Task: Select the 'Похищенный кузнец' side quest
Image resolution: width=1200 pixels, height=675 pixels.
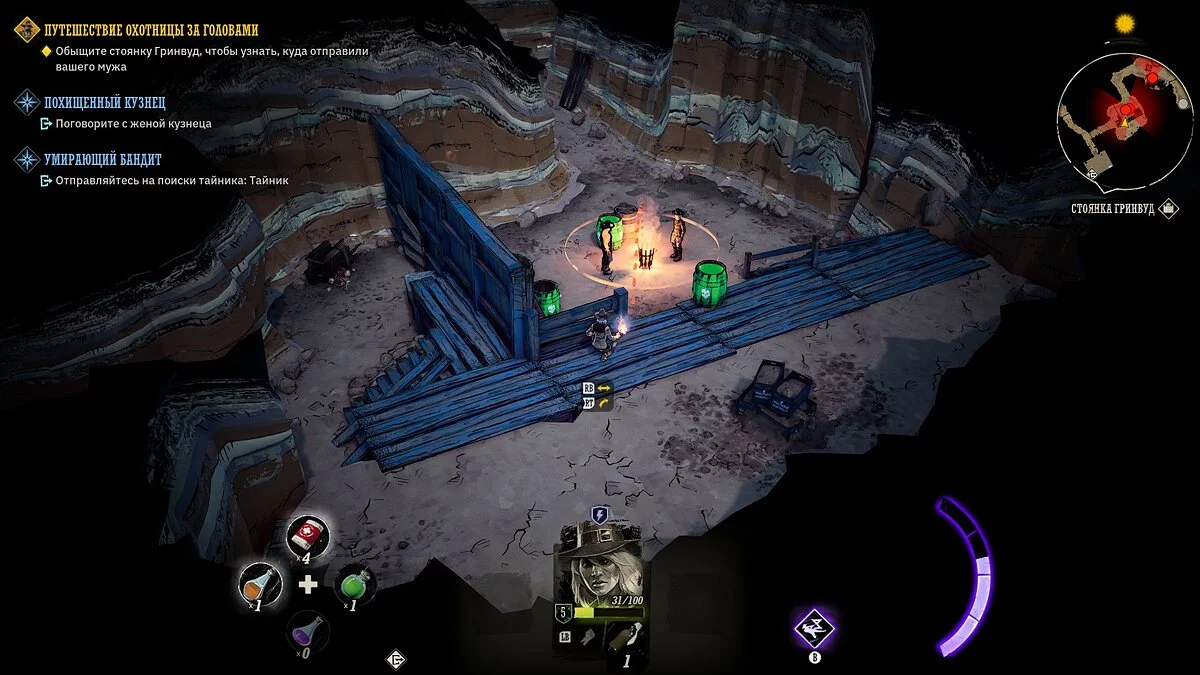Action: (103, 102)
